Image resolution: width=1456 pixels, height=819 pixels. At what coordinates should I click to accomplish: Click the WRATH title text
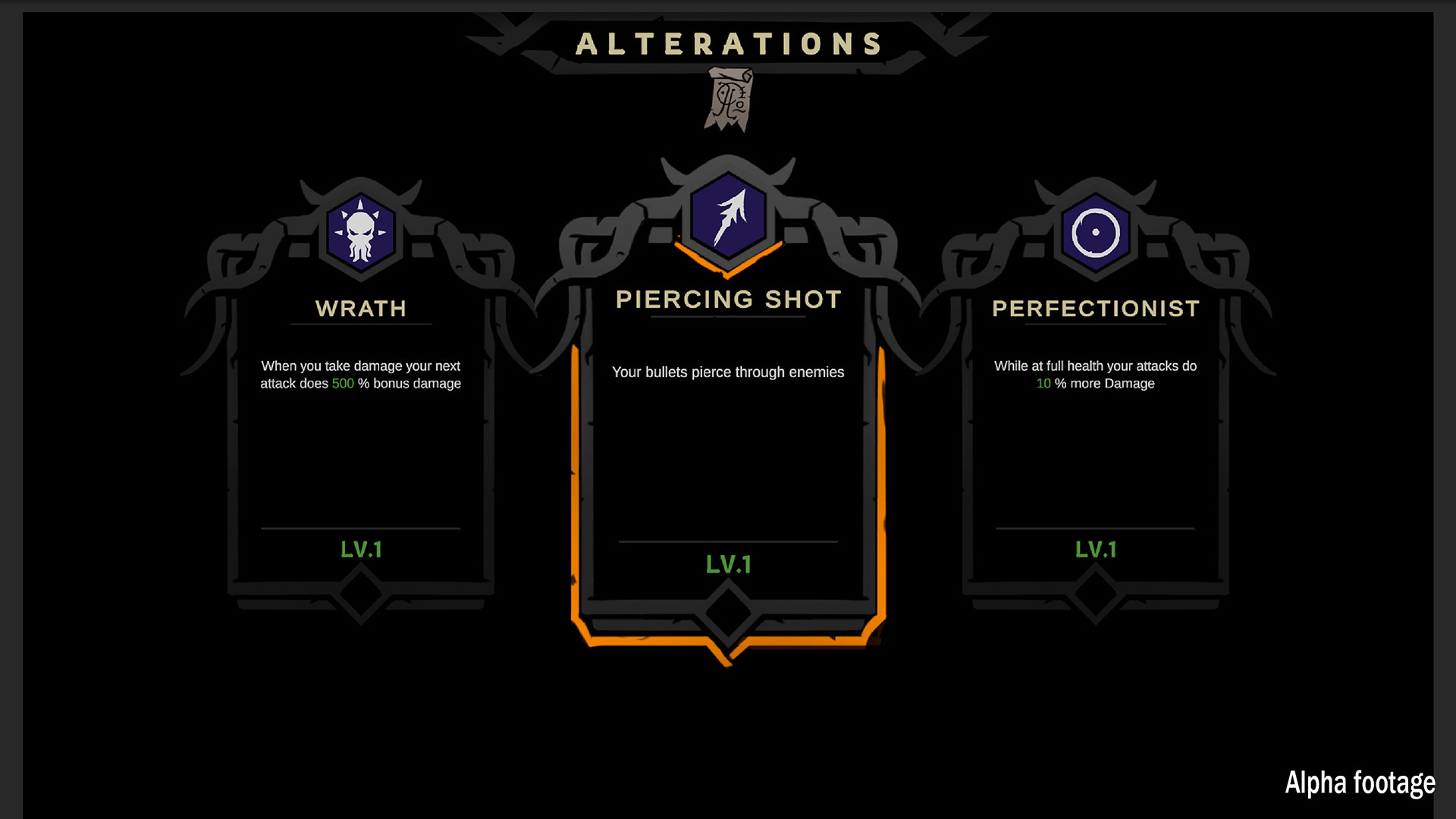[360, 309]
